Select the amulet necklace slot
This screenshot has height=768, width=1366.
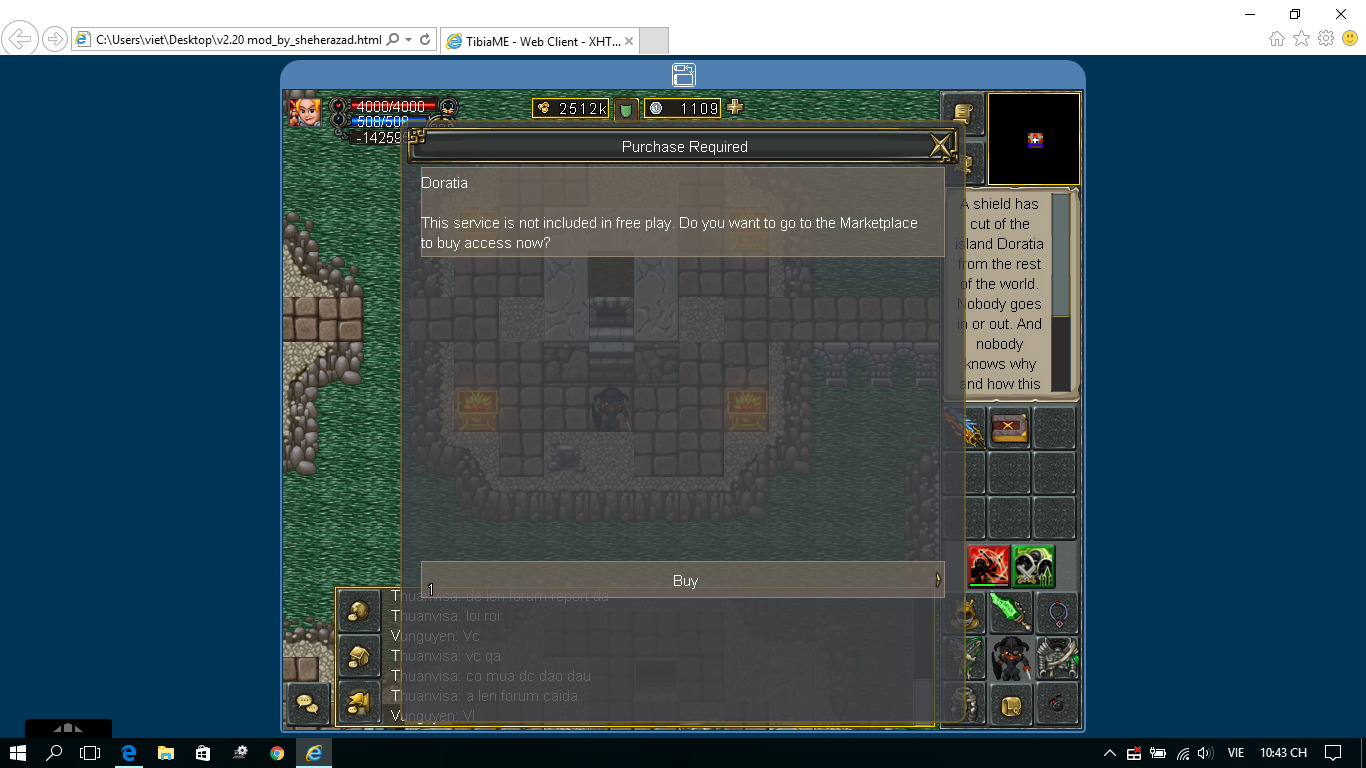coord(1056,612)
